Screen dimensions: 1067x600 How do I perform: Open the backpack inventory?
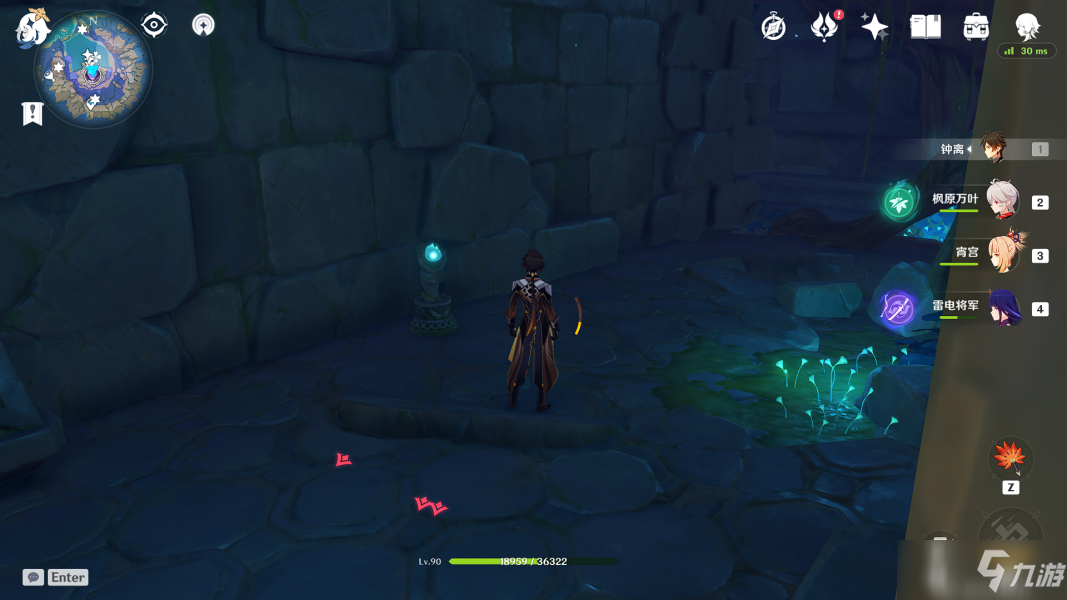point(976,27)
